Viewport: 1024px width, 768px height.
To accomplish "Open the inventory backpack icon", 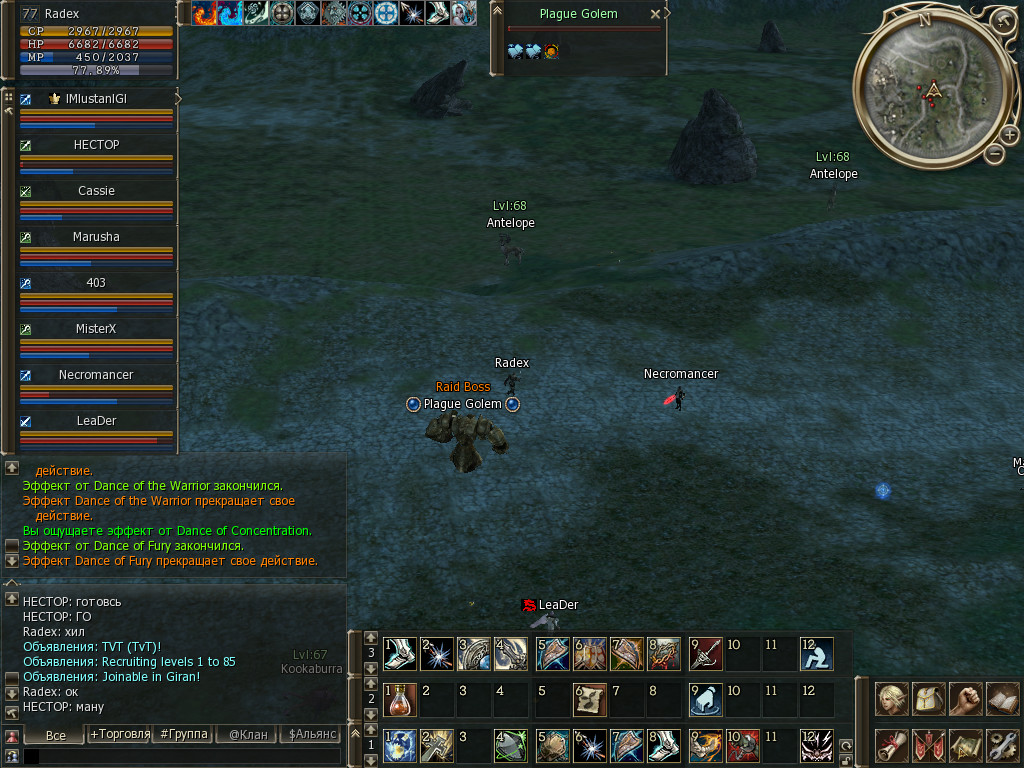I will point(929,697).
